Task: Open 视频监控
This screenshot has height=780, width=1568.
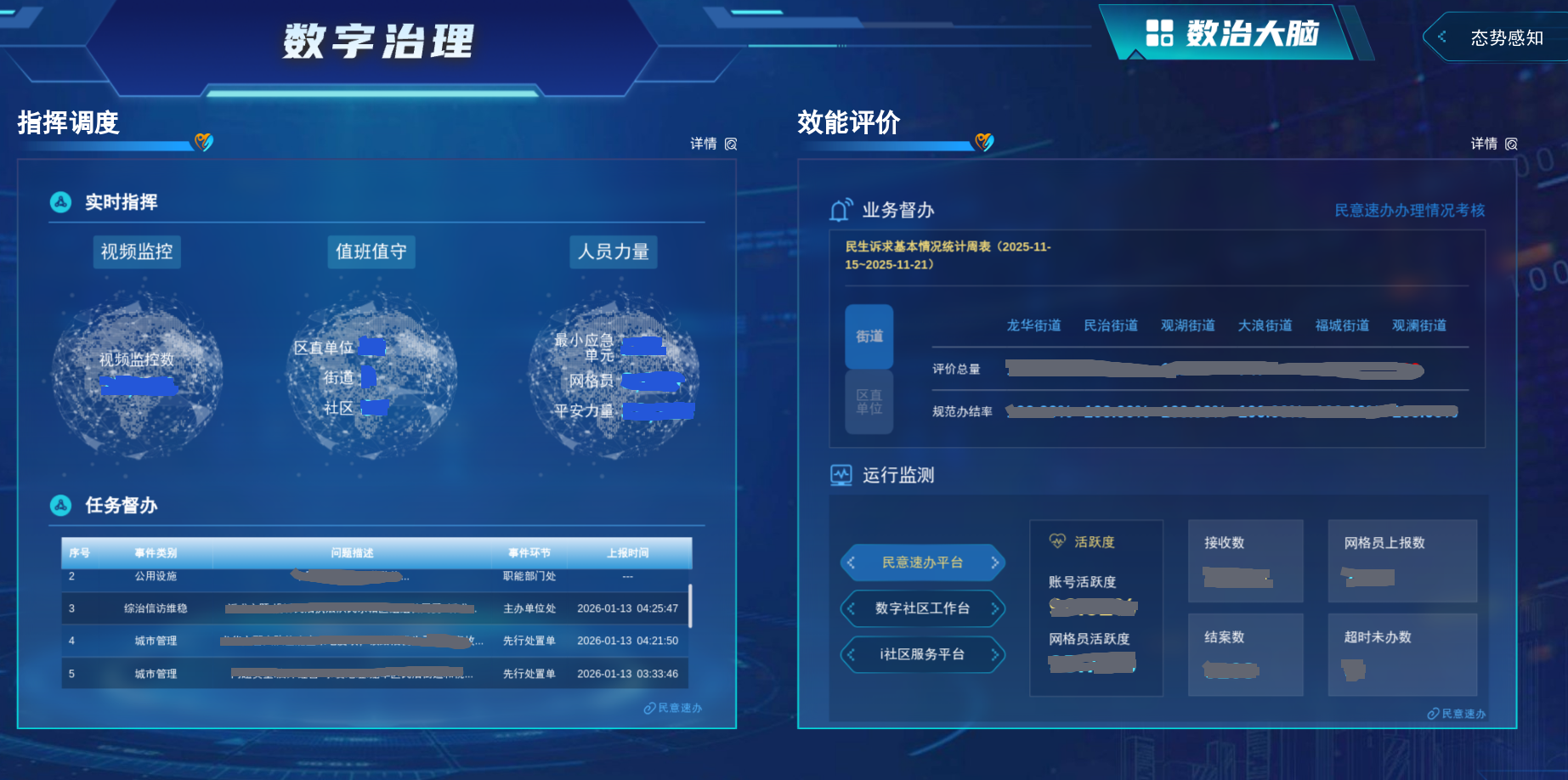Action: tap(137, 252)
